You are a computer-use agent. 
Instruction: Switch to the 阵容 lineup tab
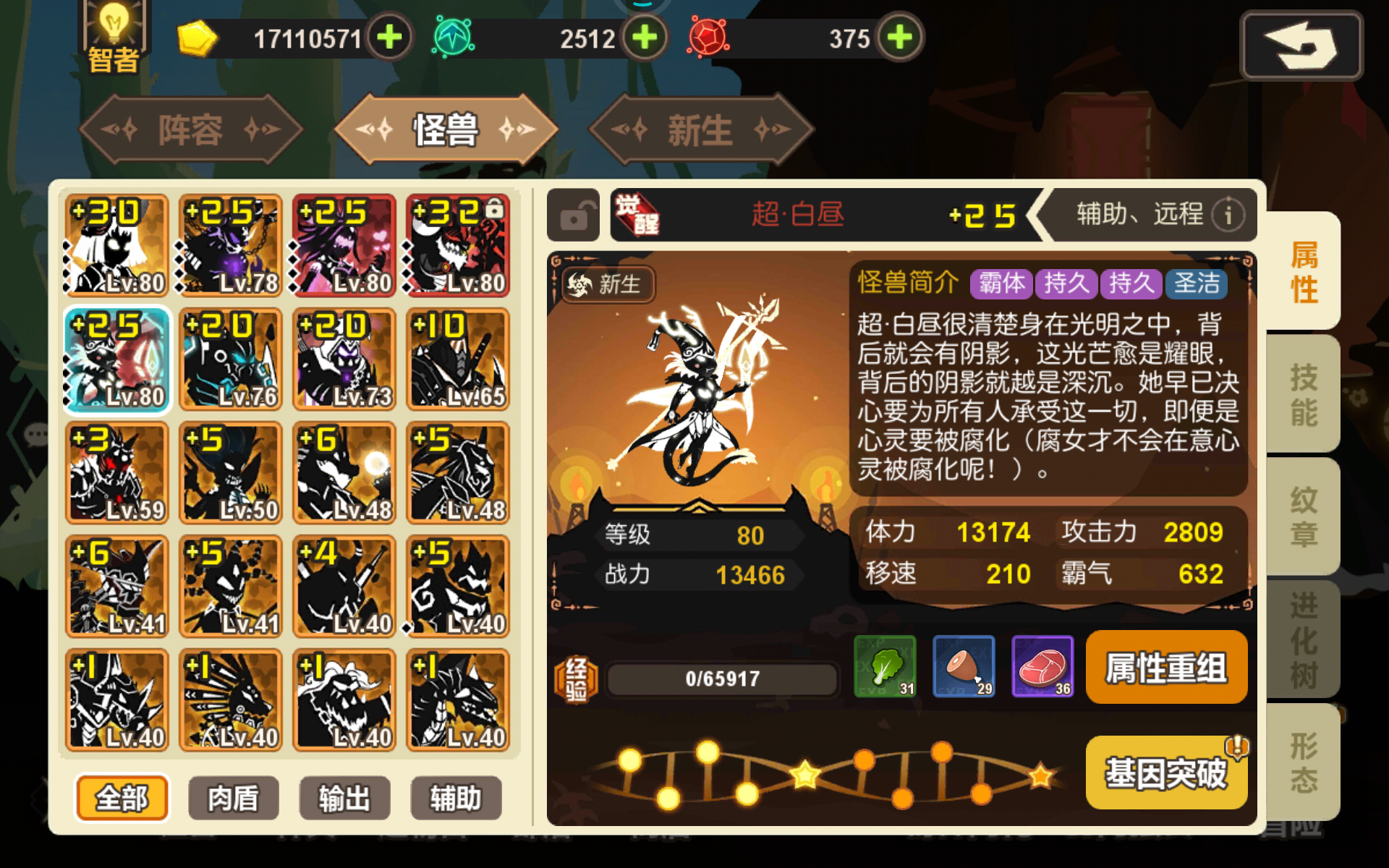coord(190,129)
